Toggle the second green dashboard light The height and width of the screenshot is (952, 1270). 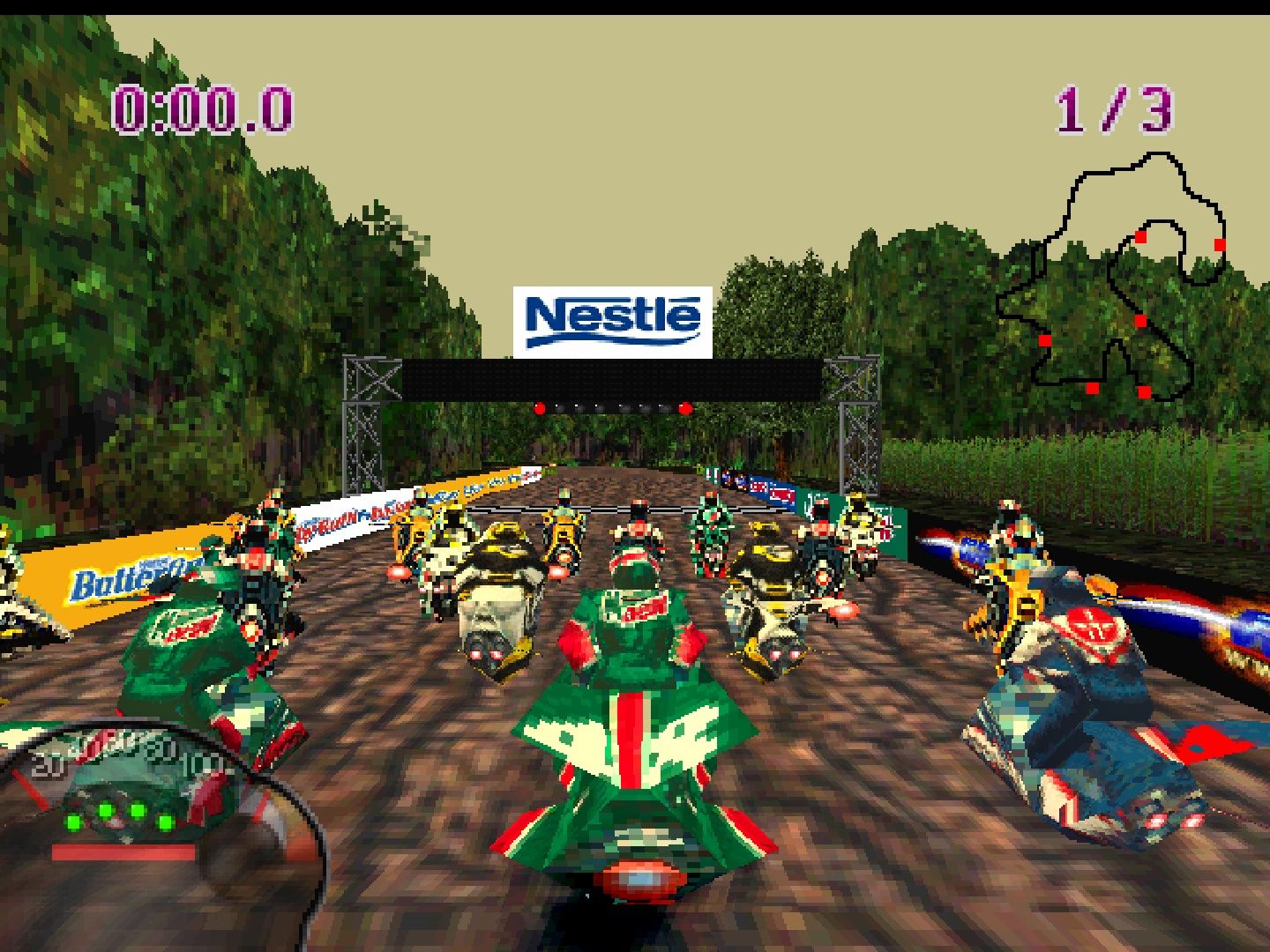click(105, 811)
